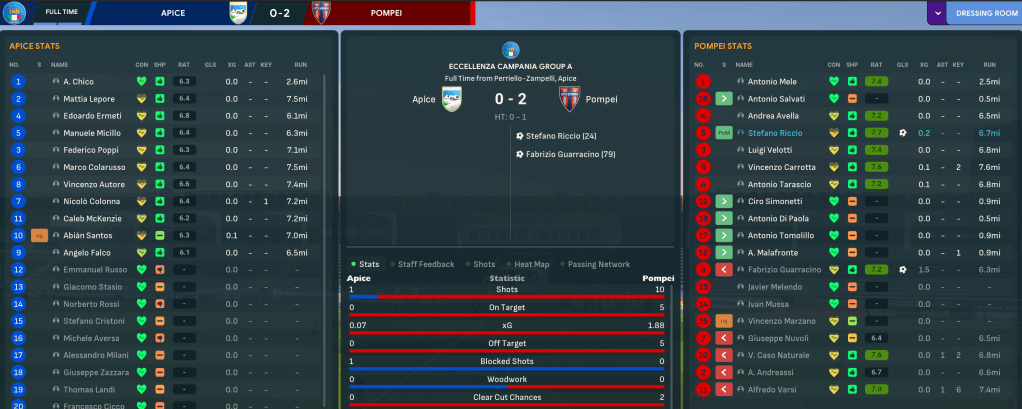Select Alfredo Varsi's player row
The width and height of the screenshot is (1022, 409).
[x=772, y=388]
